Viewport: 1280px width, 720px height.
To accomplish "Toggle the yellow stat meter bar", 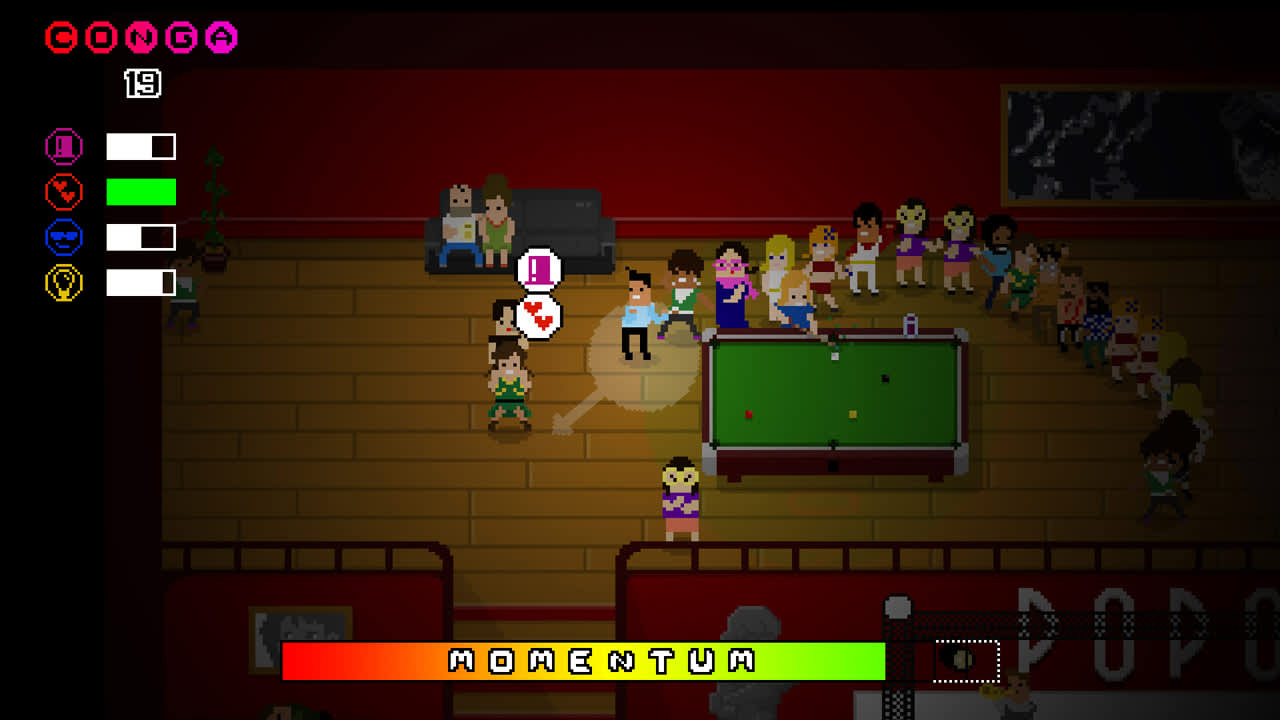I will point(140,282).
